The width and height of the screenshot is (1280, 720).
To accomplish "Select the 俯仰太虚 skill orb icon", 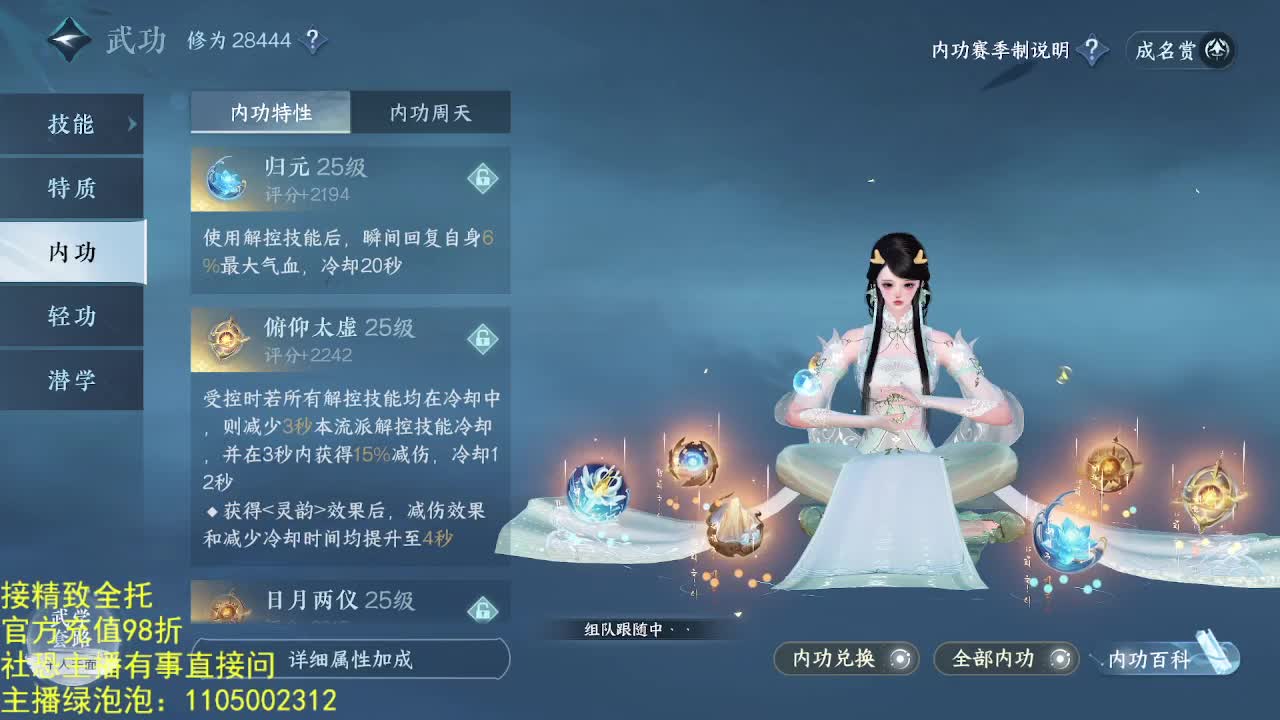I will (228, 339).
